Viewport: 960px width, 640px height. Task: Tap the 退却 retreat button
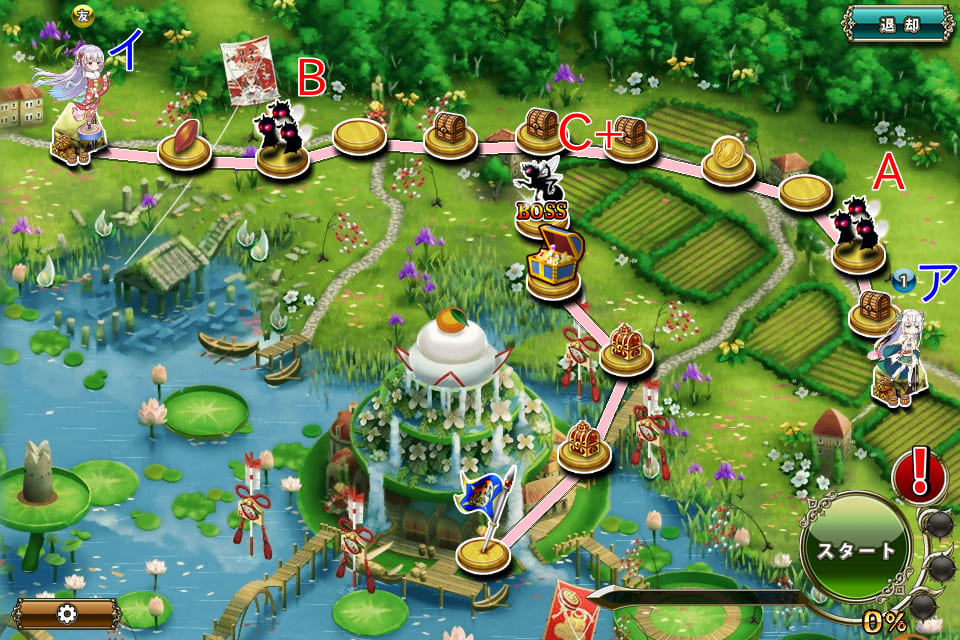tap(898, 22)
